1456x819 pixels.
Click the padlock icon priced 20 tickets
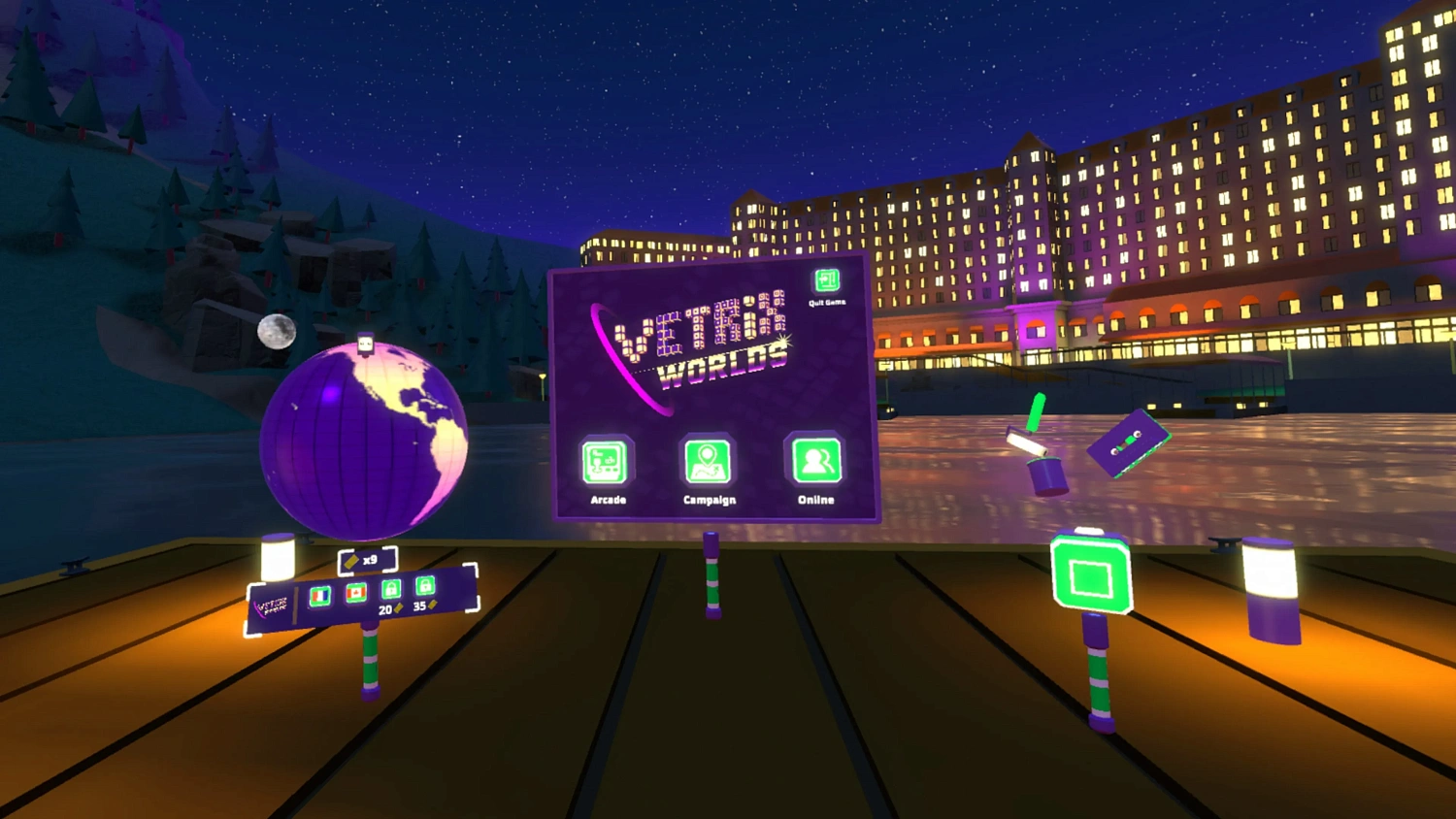[x=391, y=588]
